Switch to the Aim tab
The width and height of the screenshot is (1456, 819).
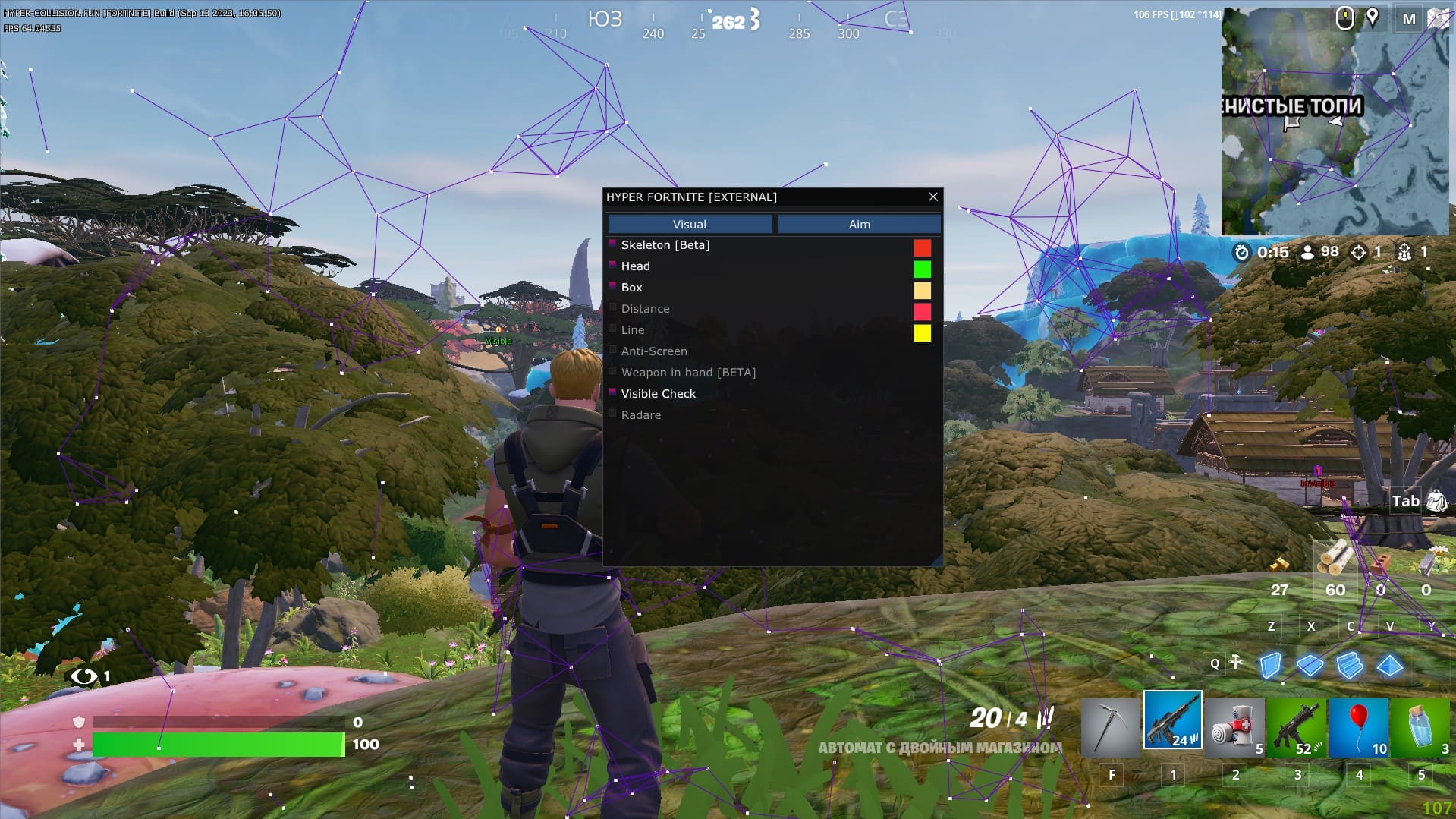click(x=859, y=224)
